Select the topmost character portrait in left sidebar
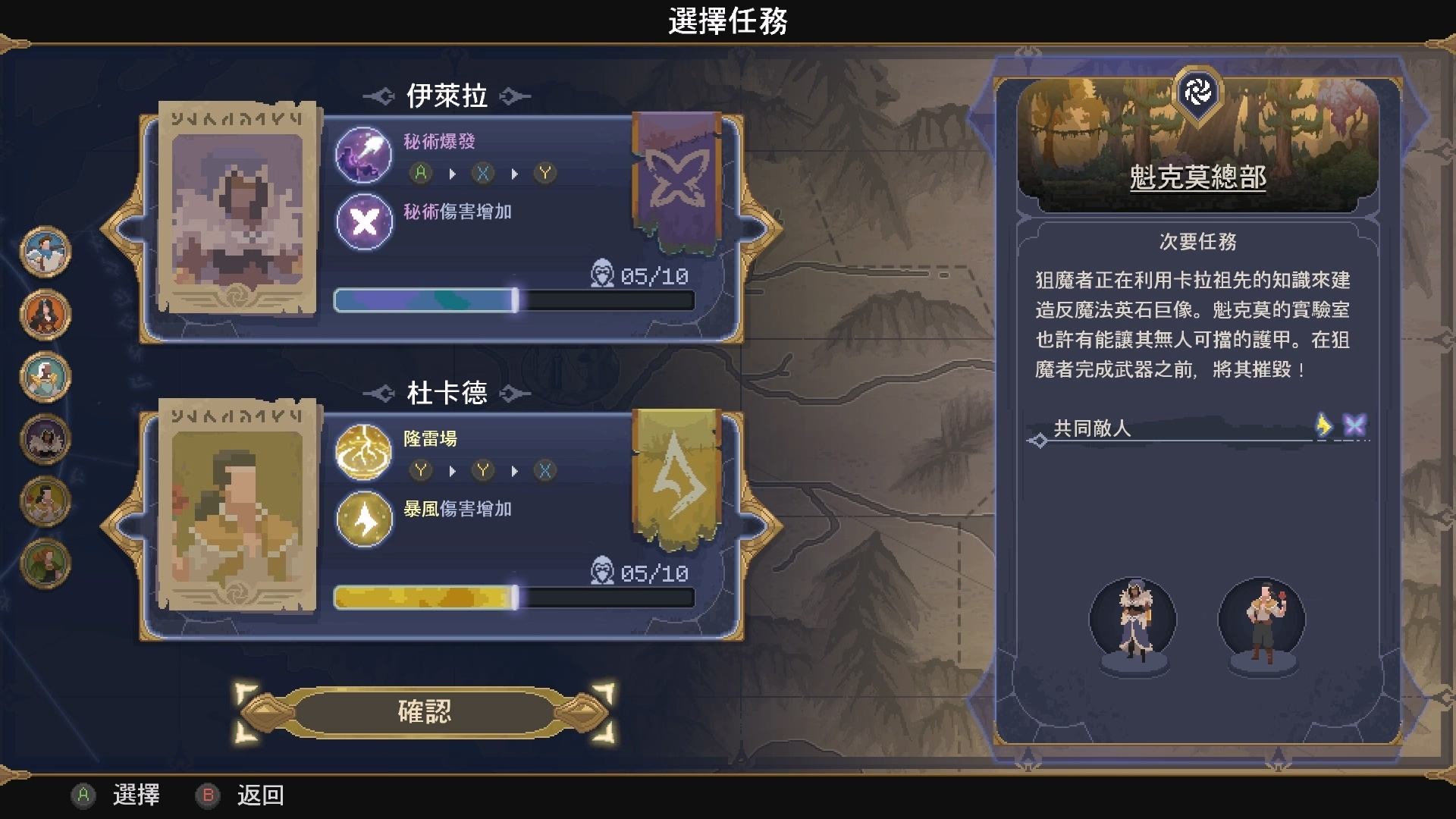 click(44, 255)
